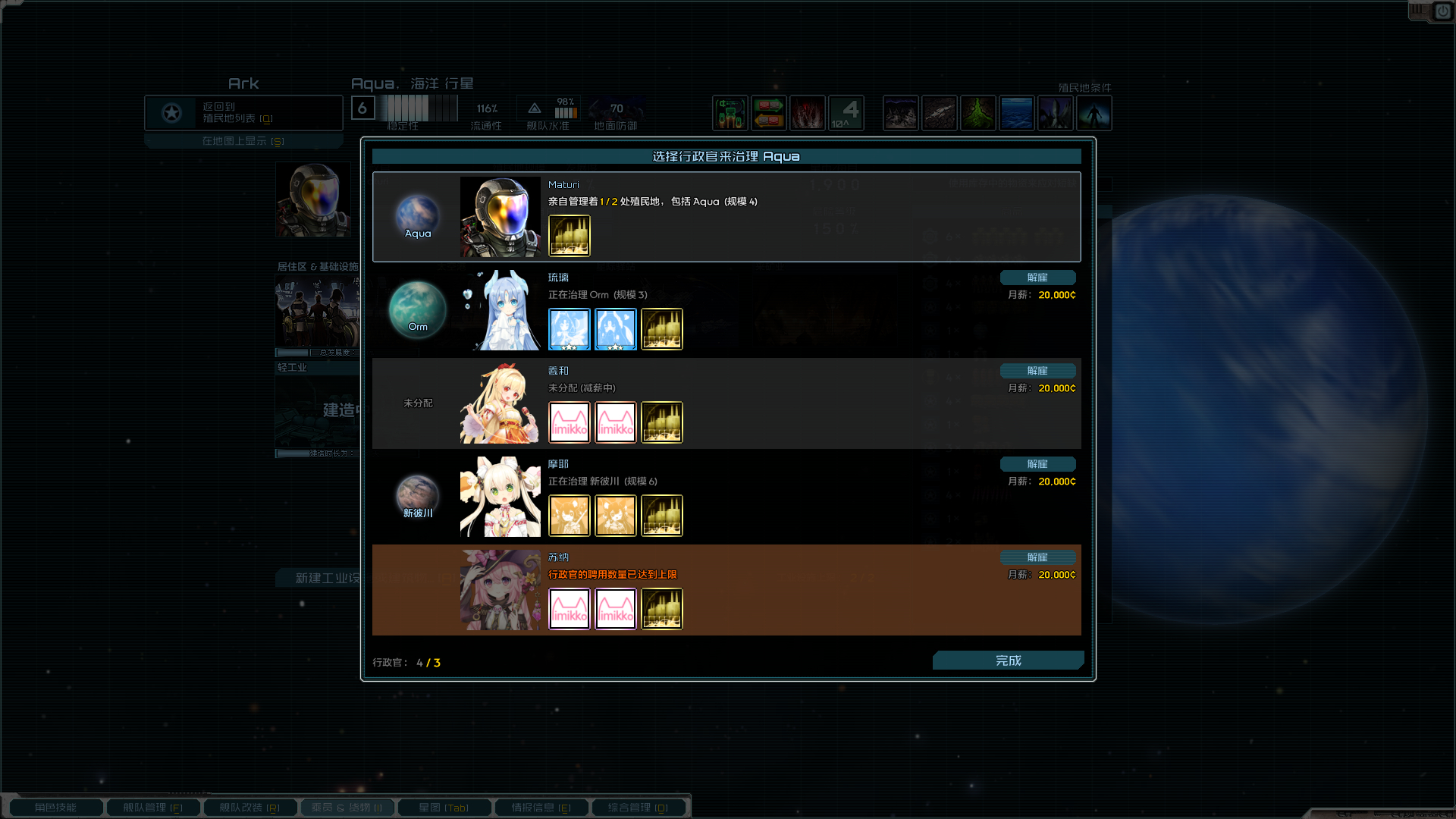Image resolution: width=1456 pixels, height=819 pixels.
Task: Select the ocean colony condition icon
Action: coord(1017,112)
